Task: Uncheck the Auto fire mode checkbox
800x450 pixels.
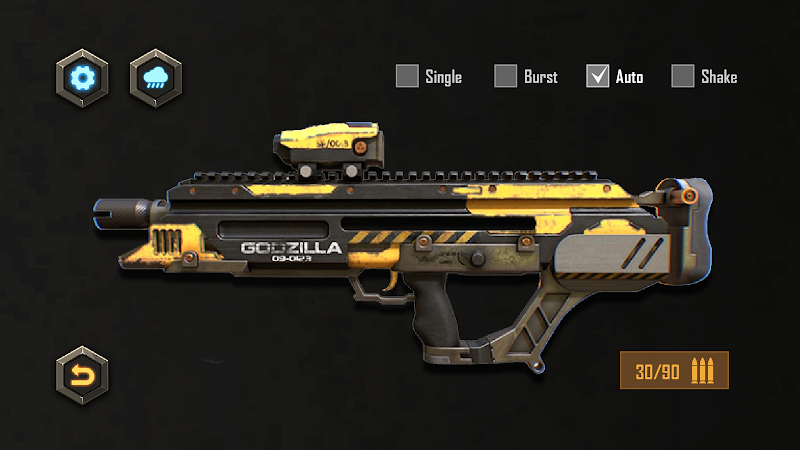Action: point(598,76)
